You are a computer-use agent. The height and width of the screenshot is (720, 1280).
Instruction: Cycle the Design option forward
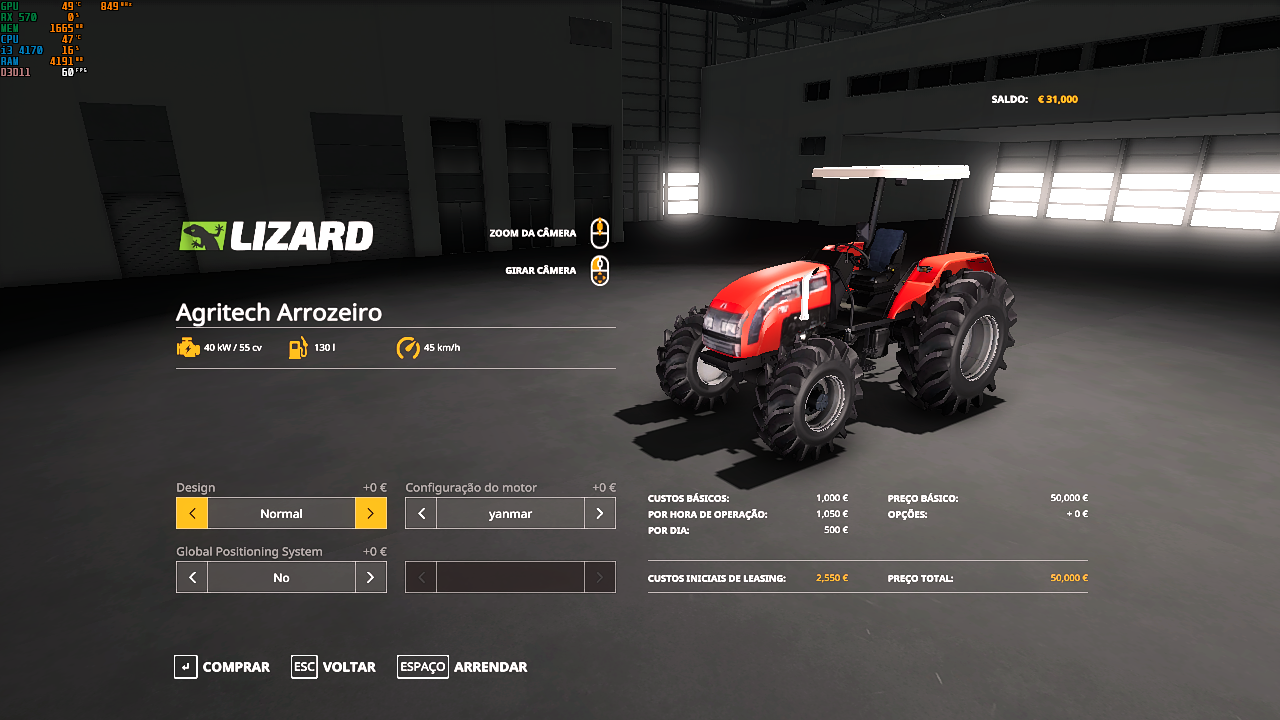click(x=370, y=512)
